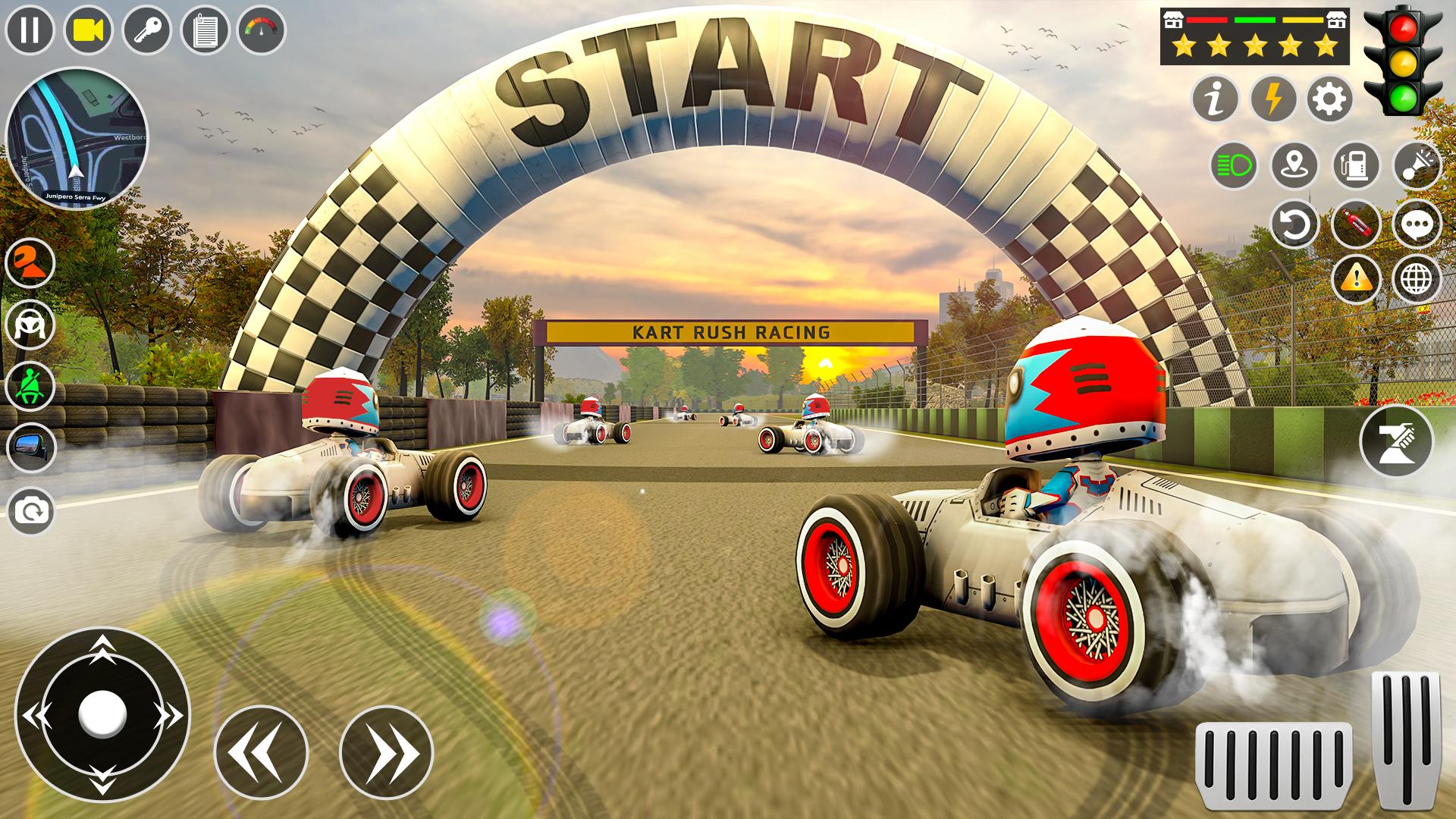This screenshot has width=1456, height=819.
Task: Use the fire extinguisher icon
Action: point(1355,222)
